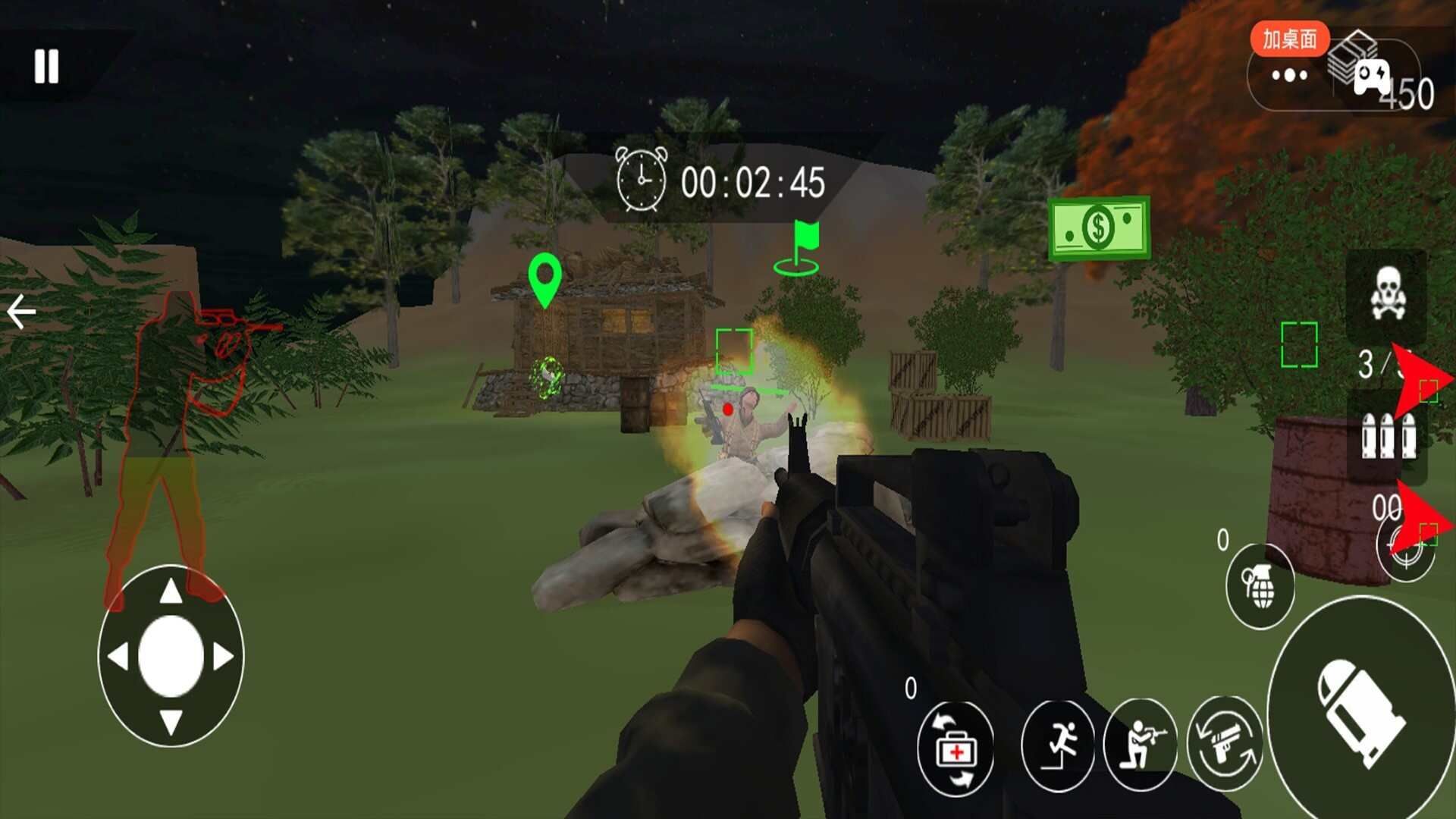Activate the sprint running-man button

pyautogui.click(x=1059, y=745)
